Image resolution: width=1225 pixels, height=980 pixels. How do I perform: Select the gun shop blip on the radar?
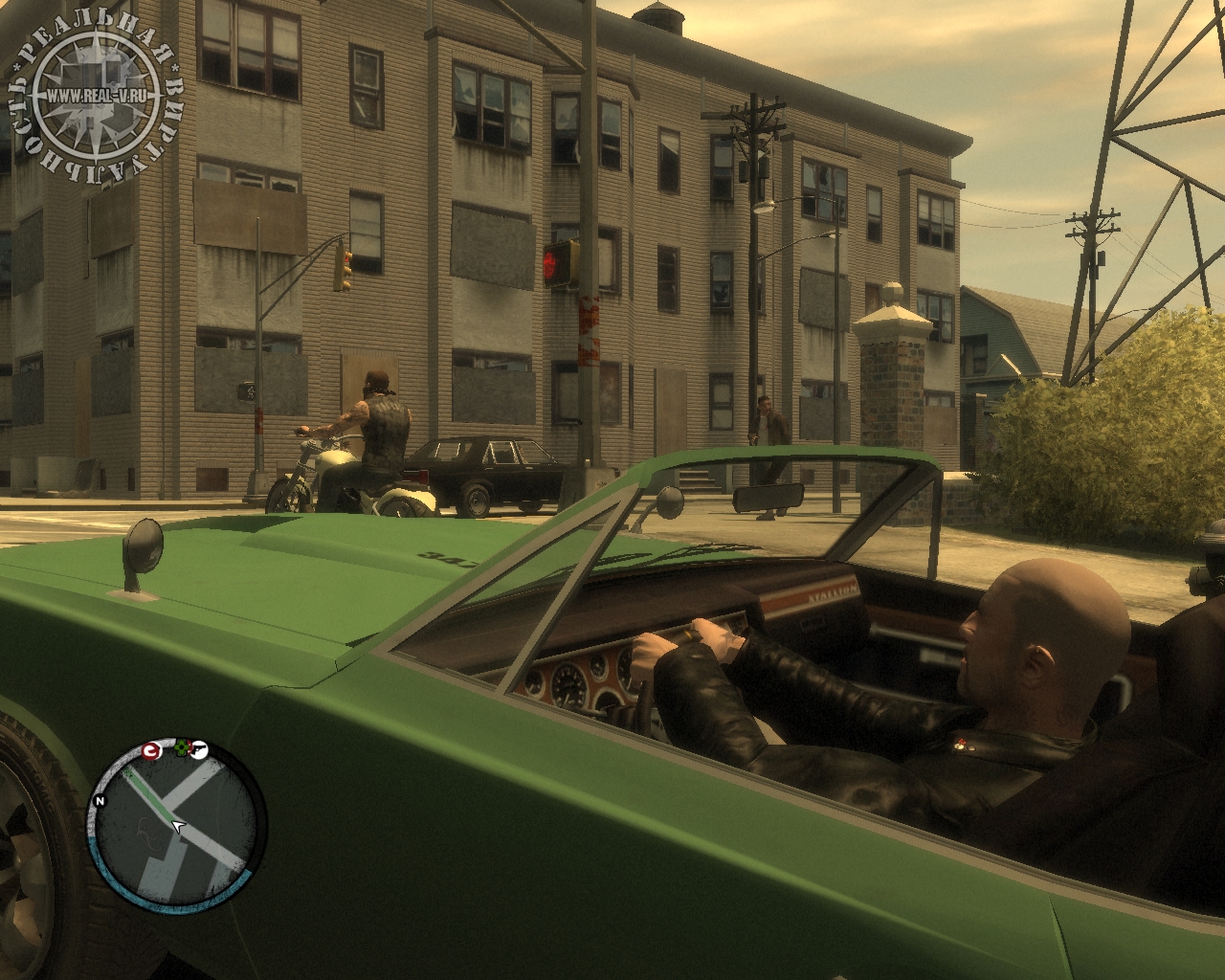pos(198,749)
